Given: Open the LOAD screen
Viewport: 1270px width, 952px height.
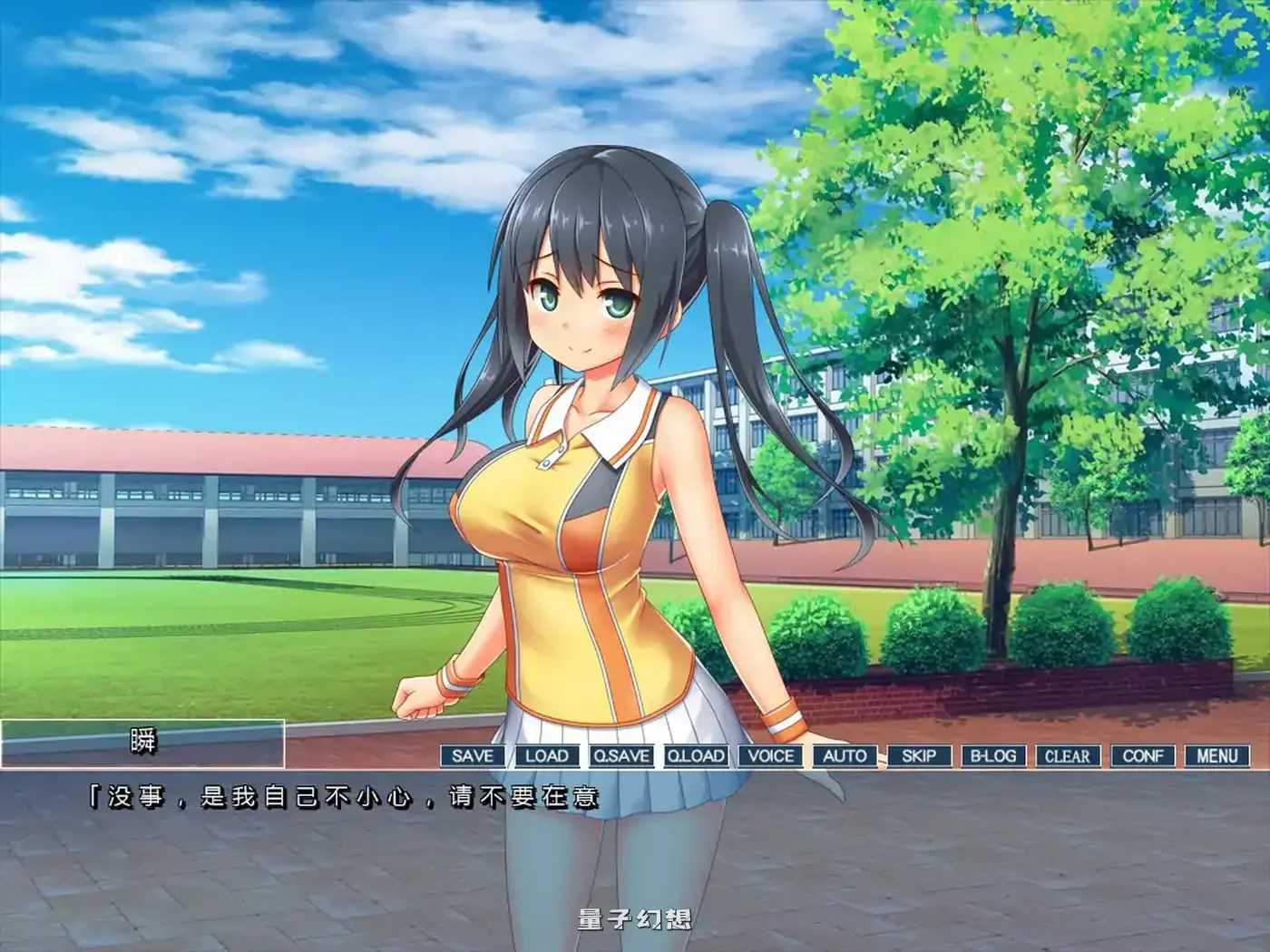Looking at the screenshot, I should [544, 755].
